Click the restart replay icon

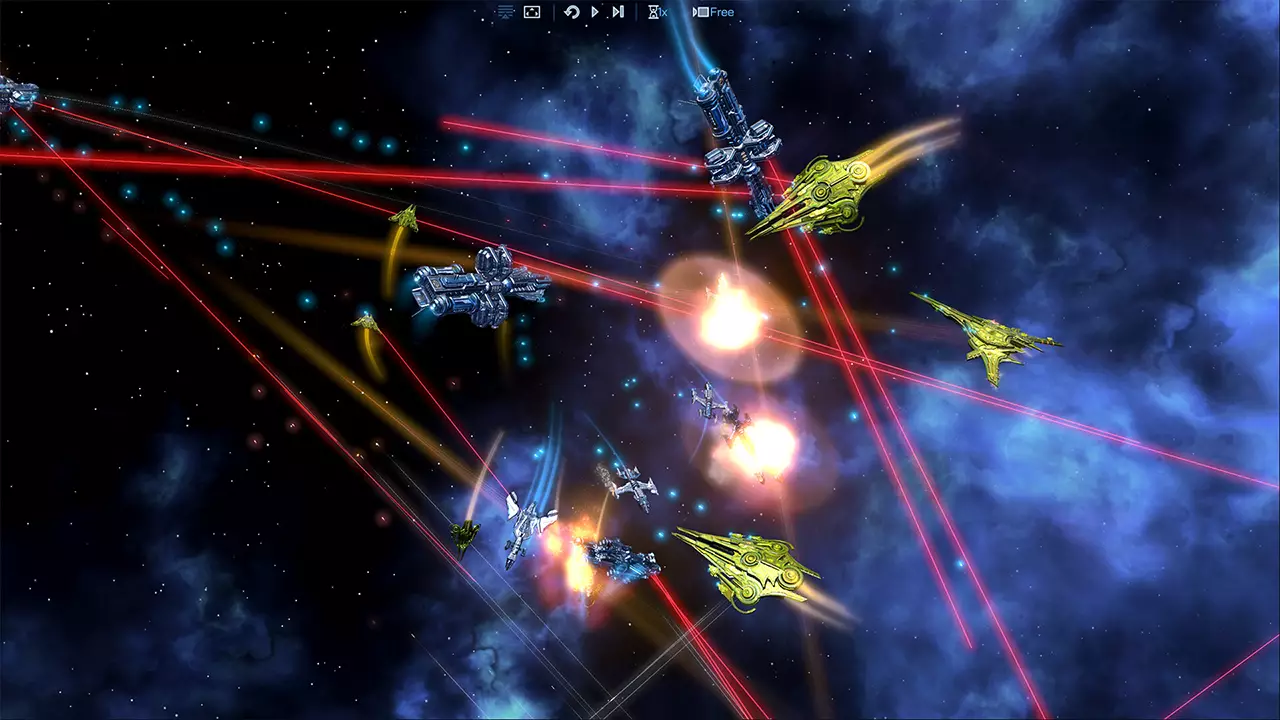pos(573,11)
